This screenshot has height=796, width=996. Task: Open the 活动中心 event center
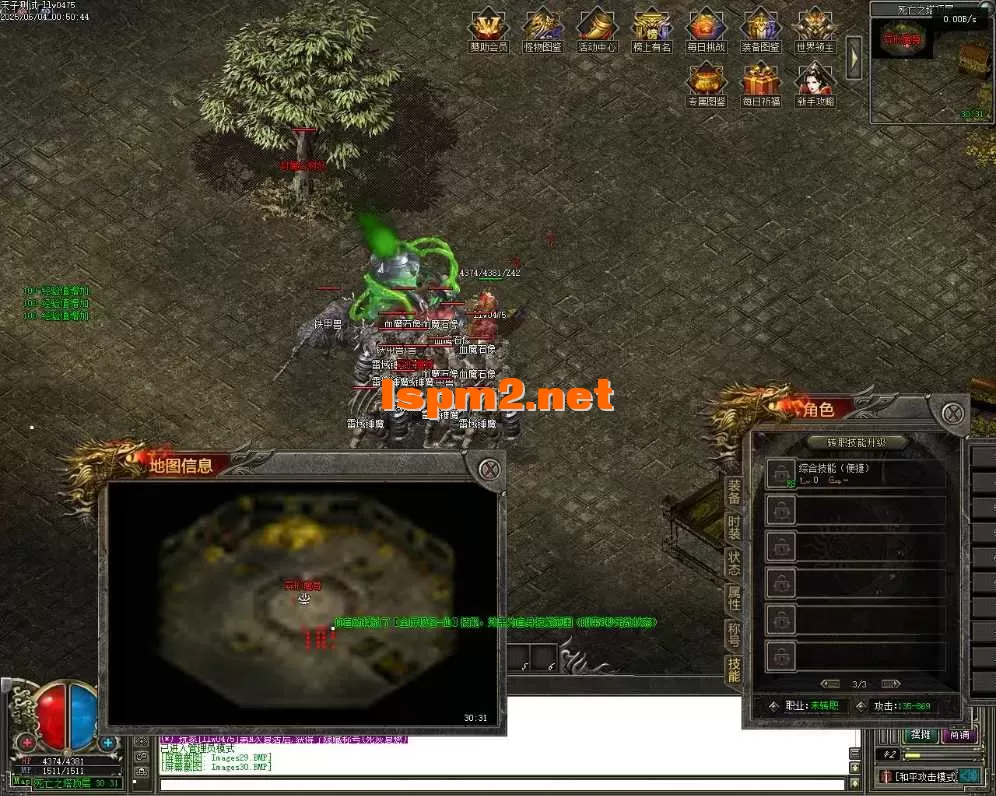(598, 27)
